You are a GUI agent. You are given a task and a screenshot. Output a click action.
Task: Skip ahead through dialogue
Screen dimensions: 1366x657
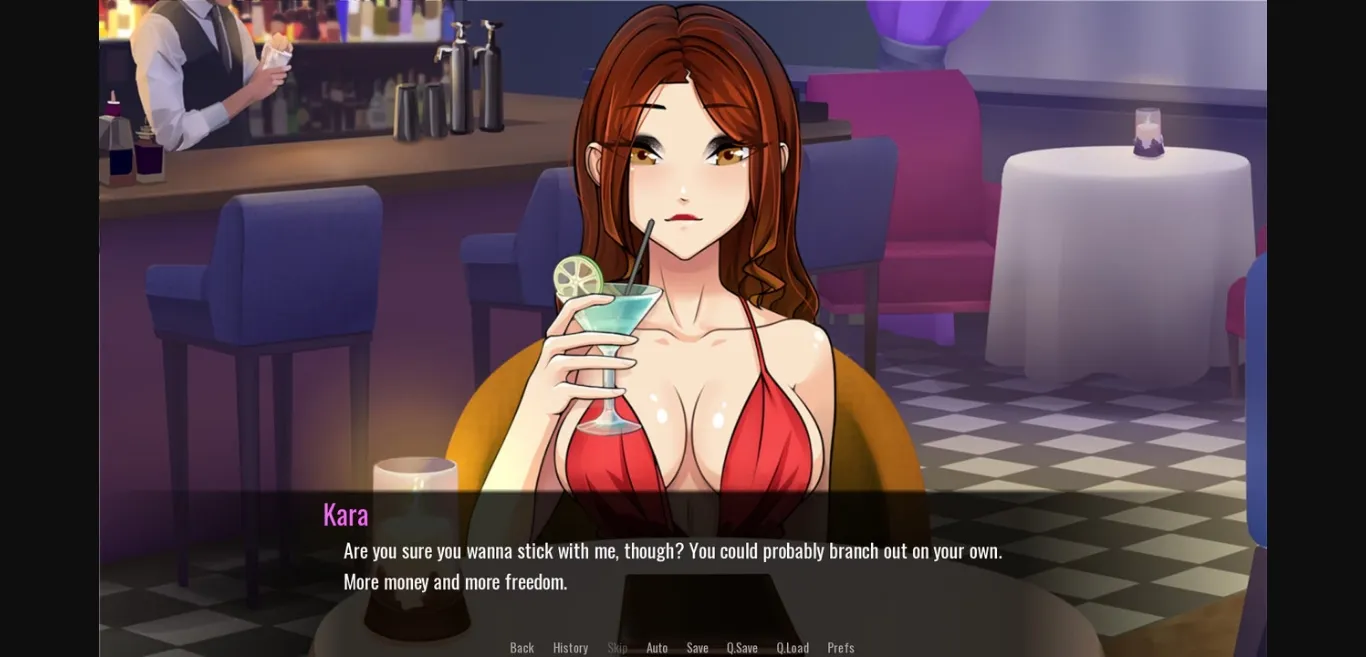click(617, 647)
